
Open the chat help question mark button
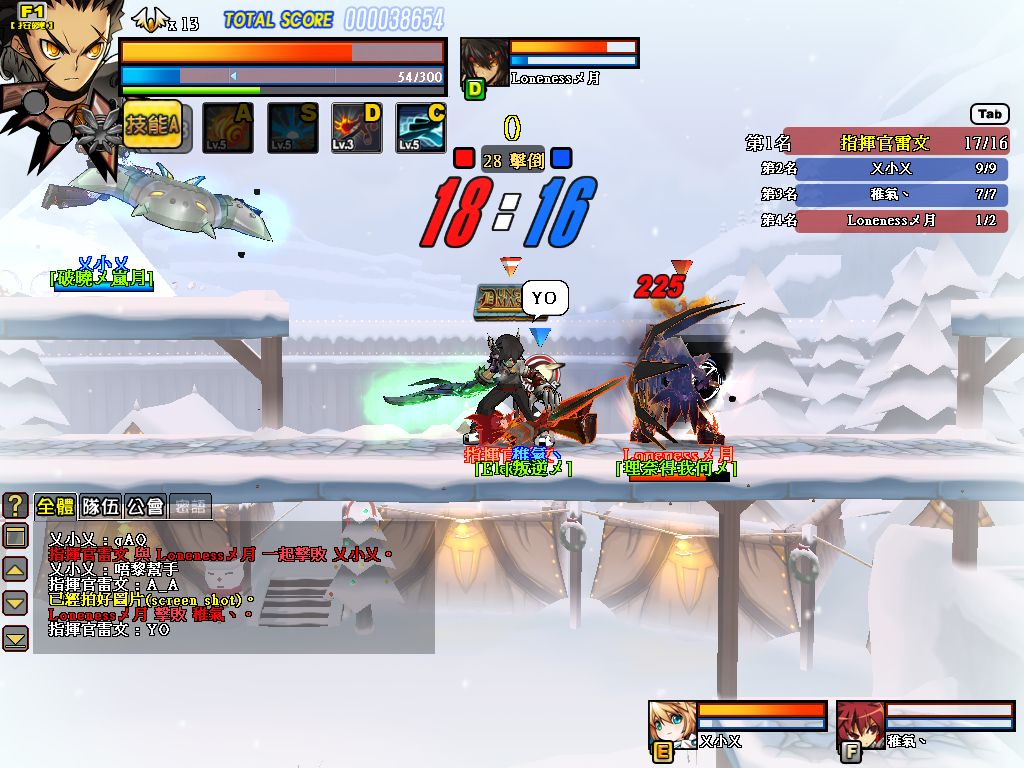coord(15,505)
